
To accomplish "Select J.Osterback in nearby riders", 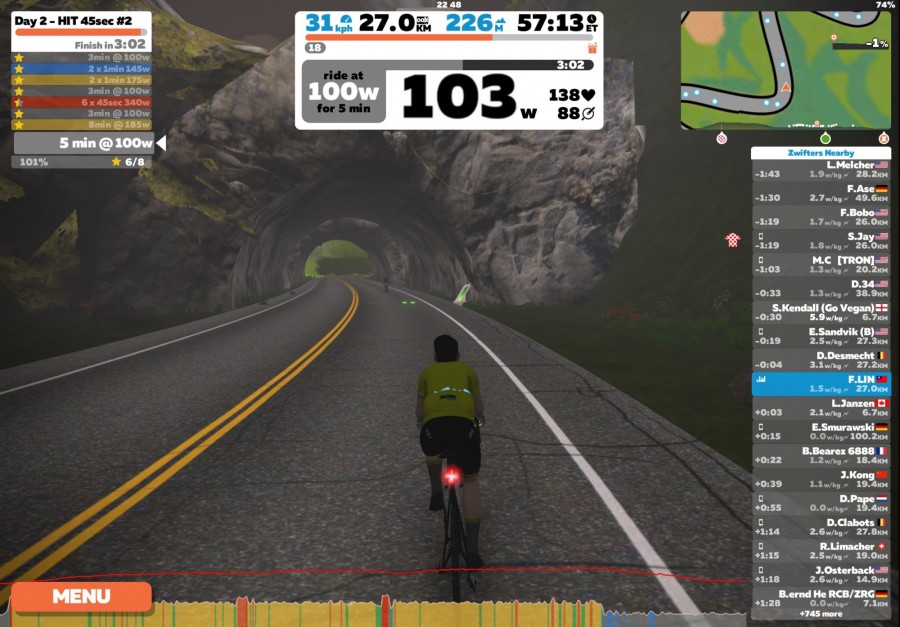I will coord(821,575).
